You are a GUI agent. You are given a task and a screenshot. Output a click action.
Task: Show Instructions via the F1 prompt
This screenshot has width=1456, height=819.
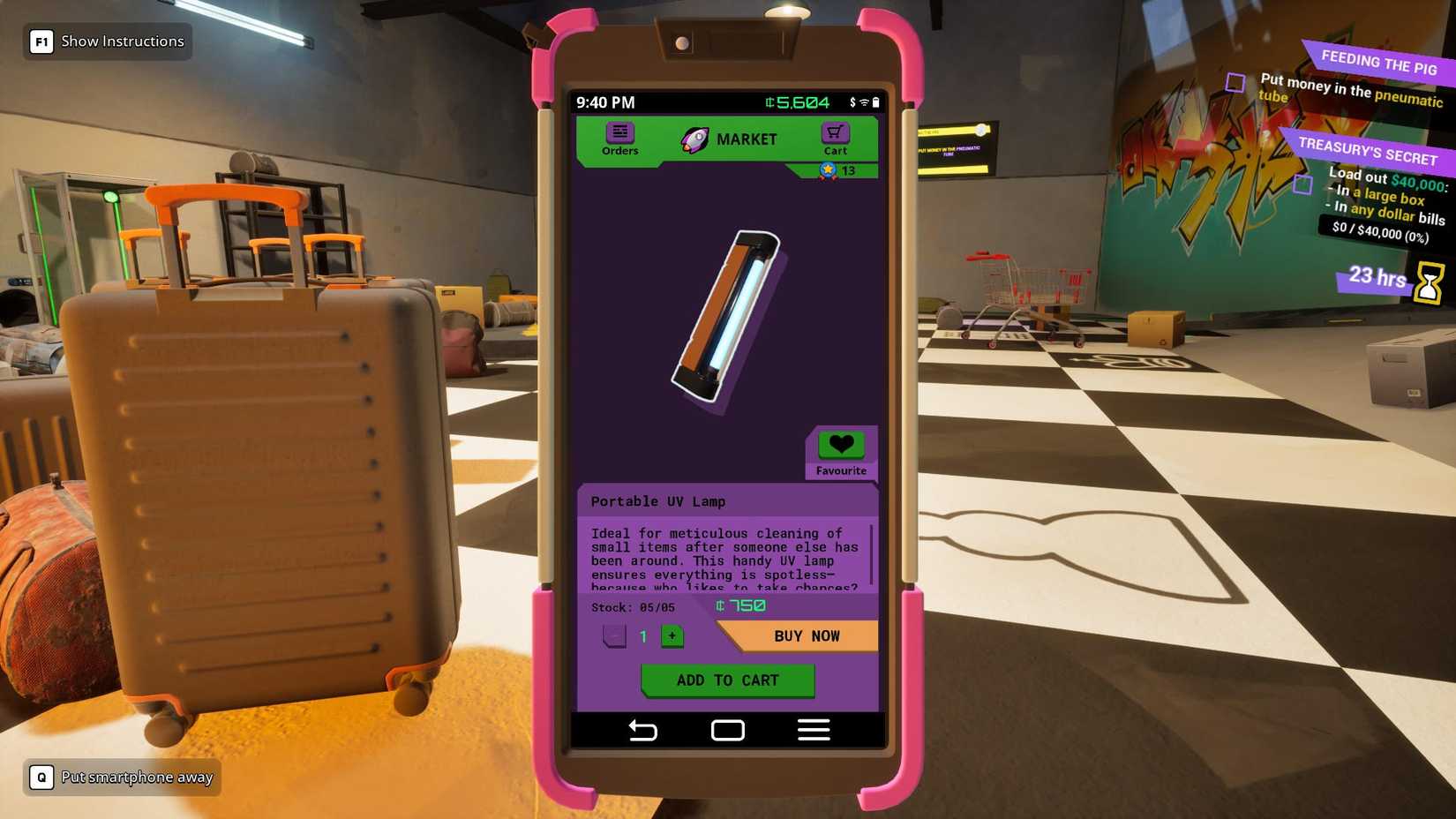(104, 41)
